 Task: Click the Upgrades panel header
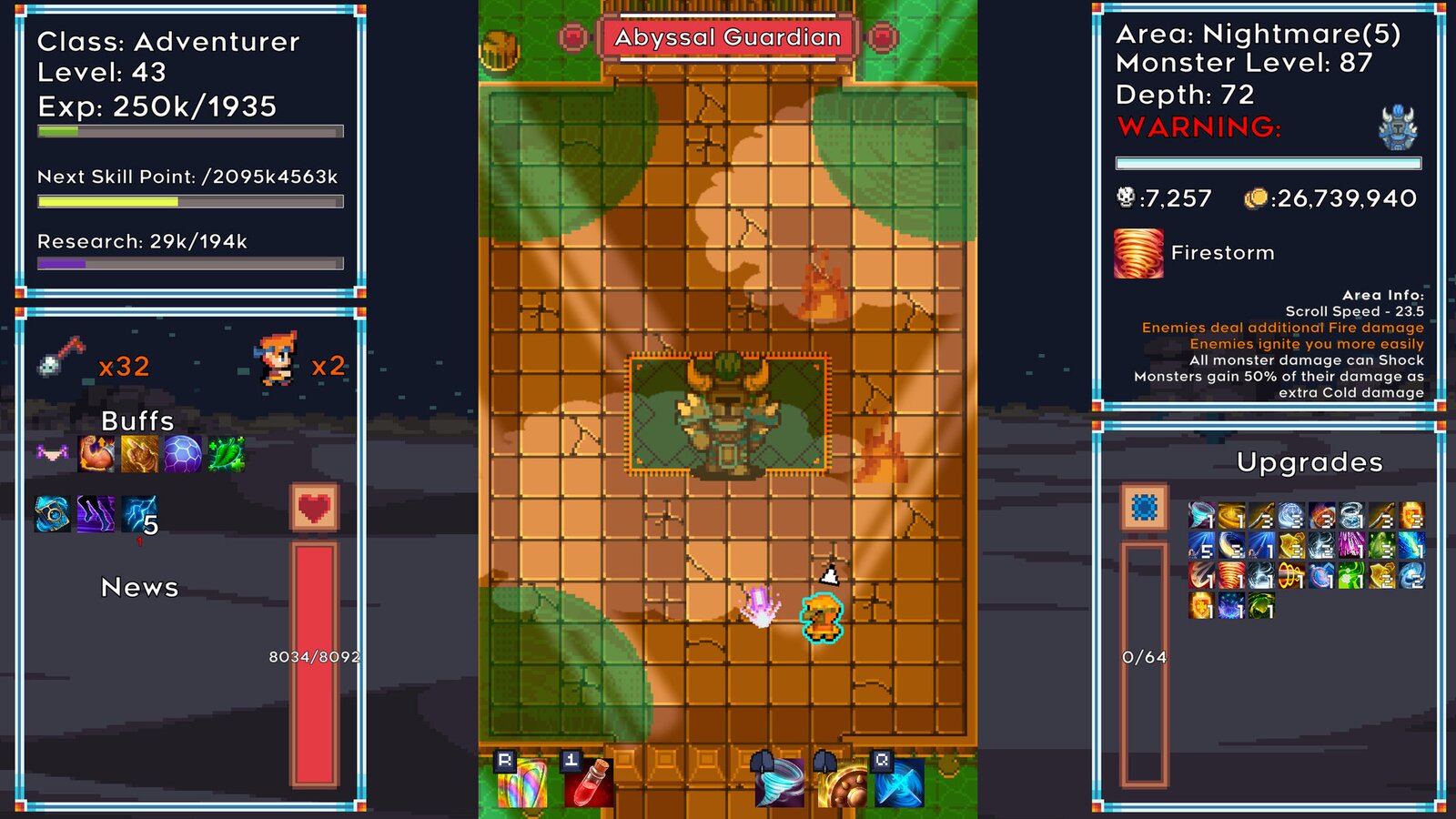coord(1310,463)
